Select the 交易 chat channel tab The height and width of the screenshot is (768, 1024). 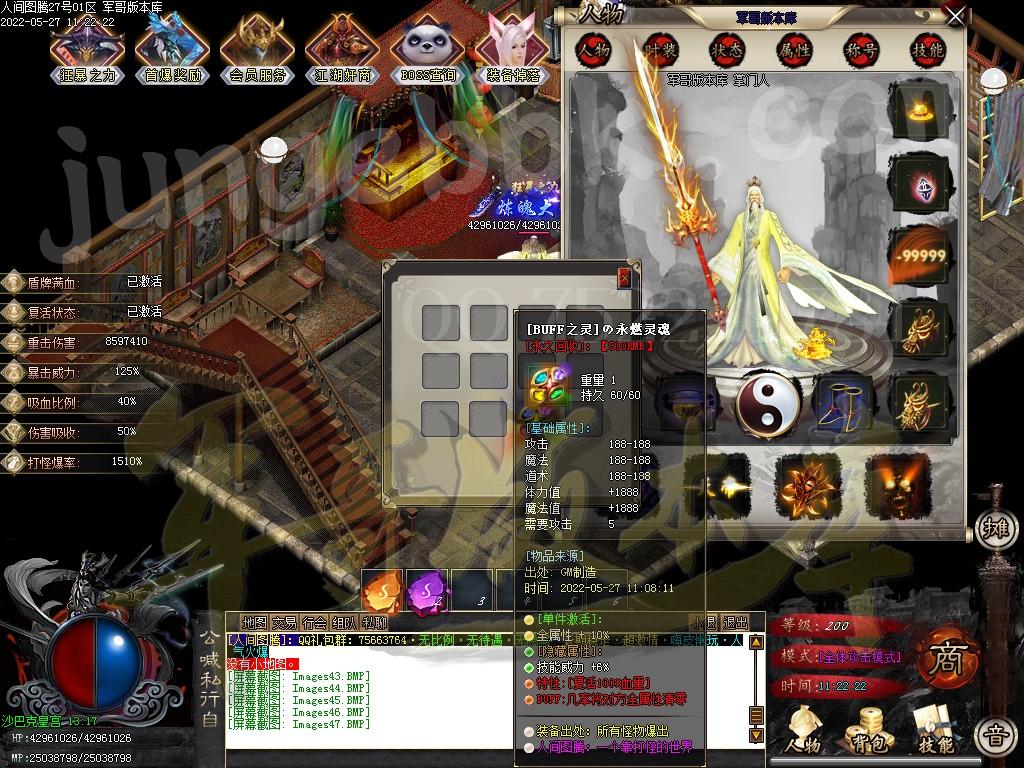point(284,622)
